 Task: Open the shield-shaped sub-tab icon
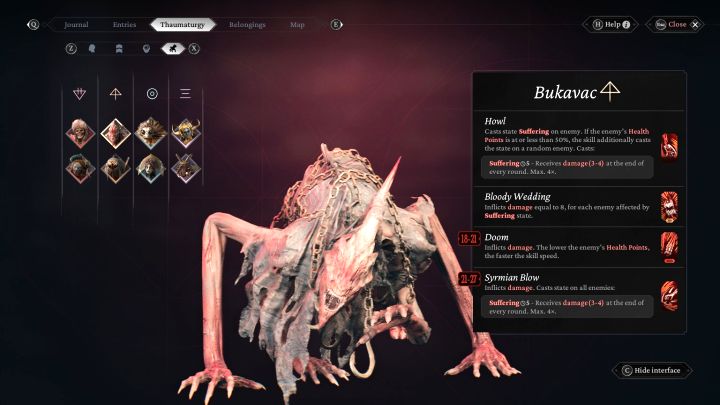146,47
